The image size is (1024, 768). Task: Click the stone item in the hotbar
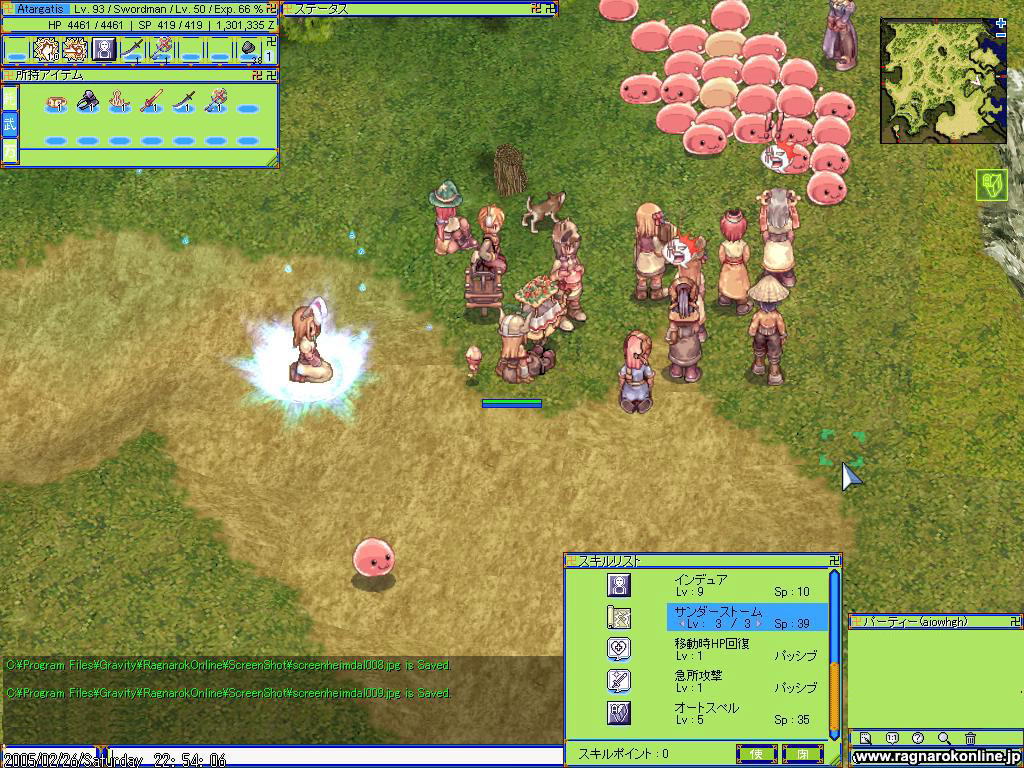(x=249, y=48)
